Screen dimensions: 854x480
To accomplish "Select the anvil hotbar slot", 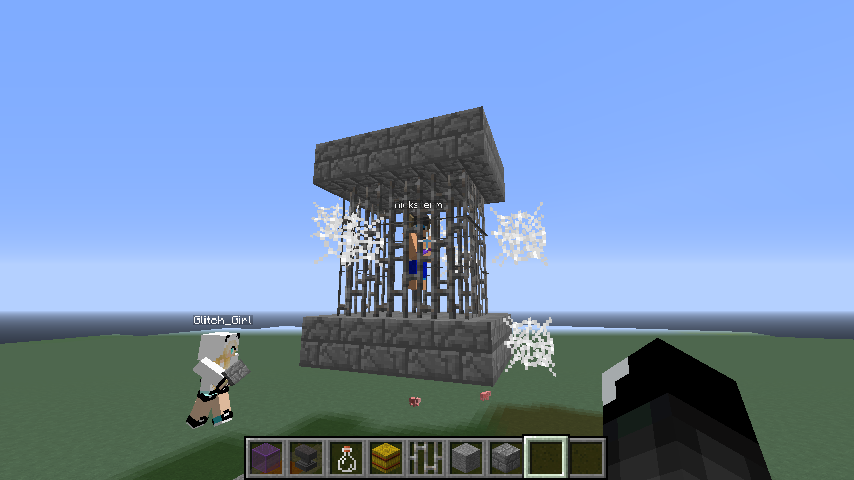I will click(x=306, y=458).
